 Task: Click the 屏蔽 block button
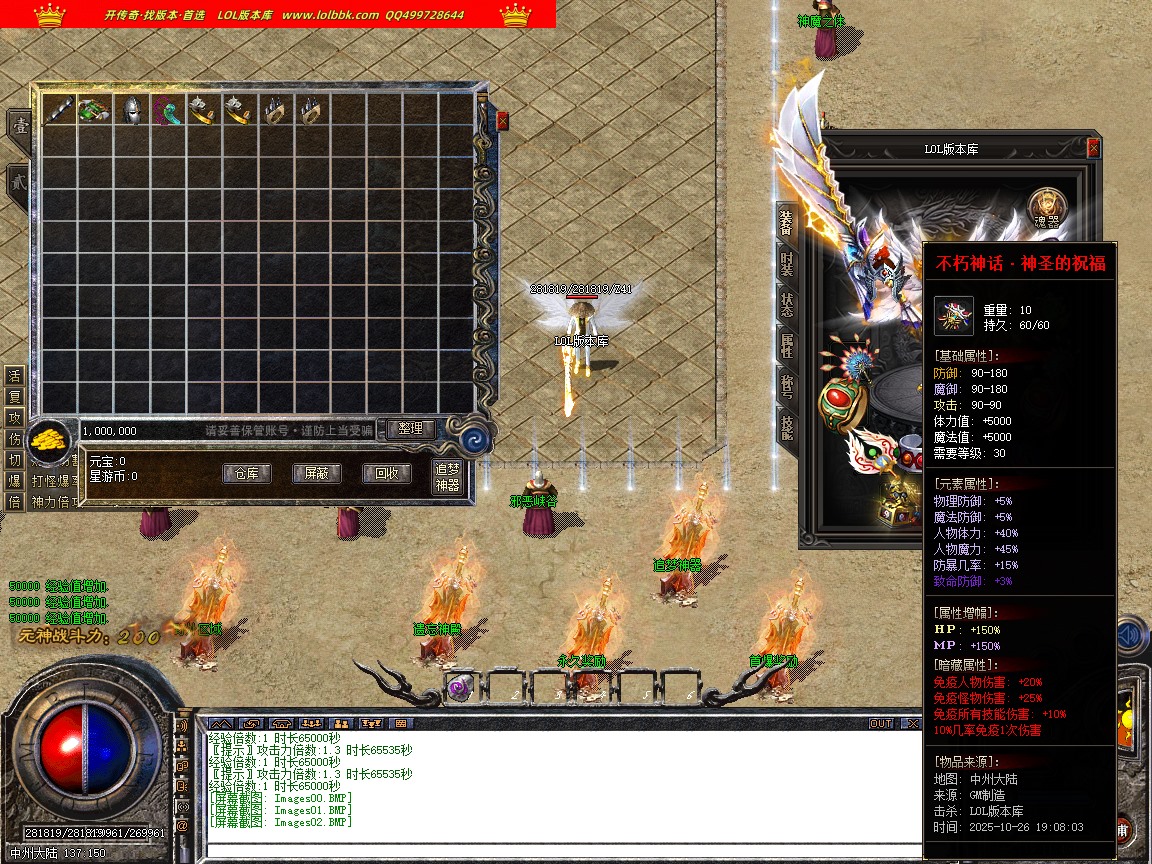coord(316,473)
